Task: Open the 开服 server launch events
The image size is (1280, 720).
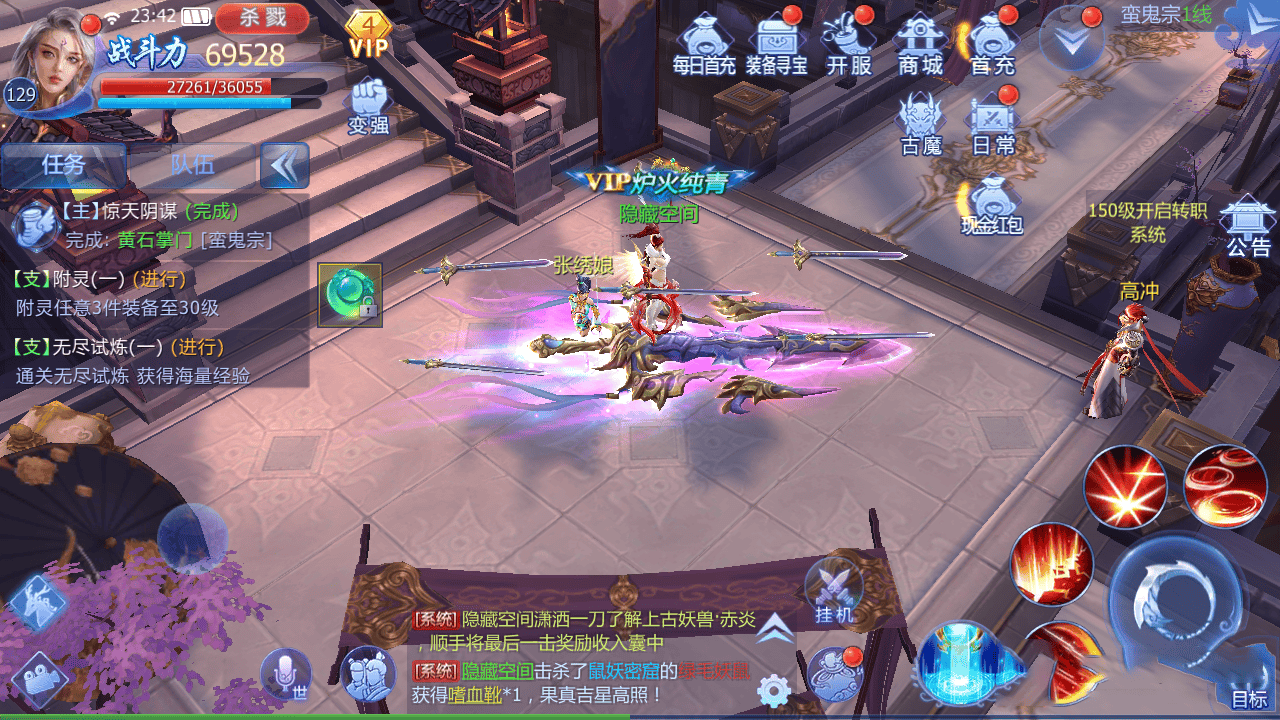Action: [849, 44]
